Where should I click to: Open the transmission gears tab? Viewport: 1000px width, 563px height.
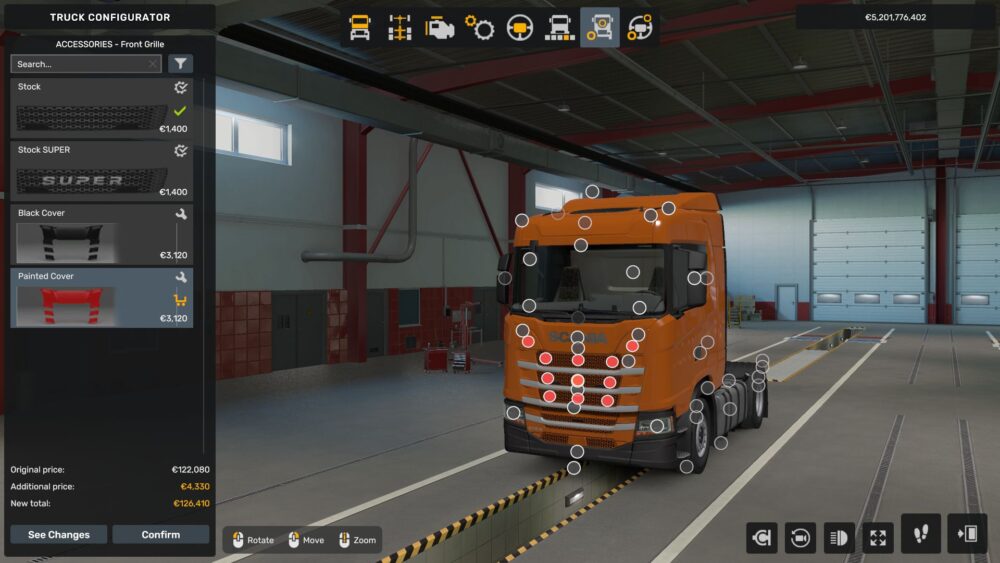click(x=480, y=28)
